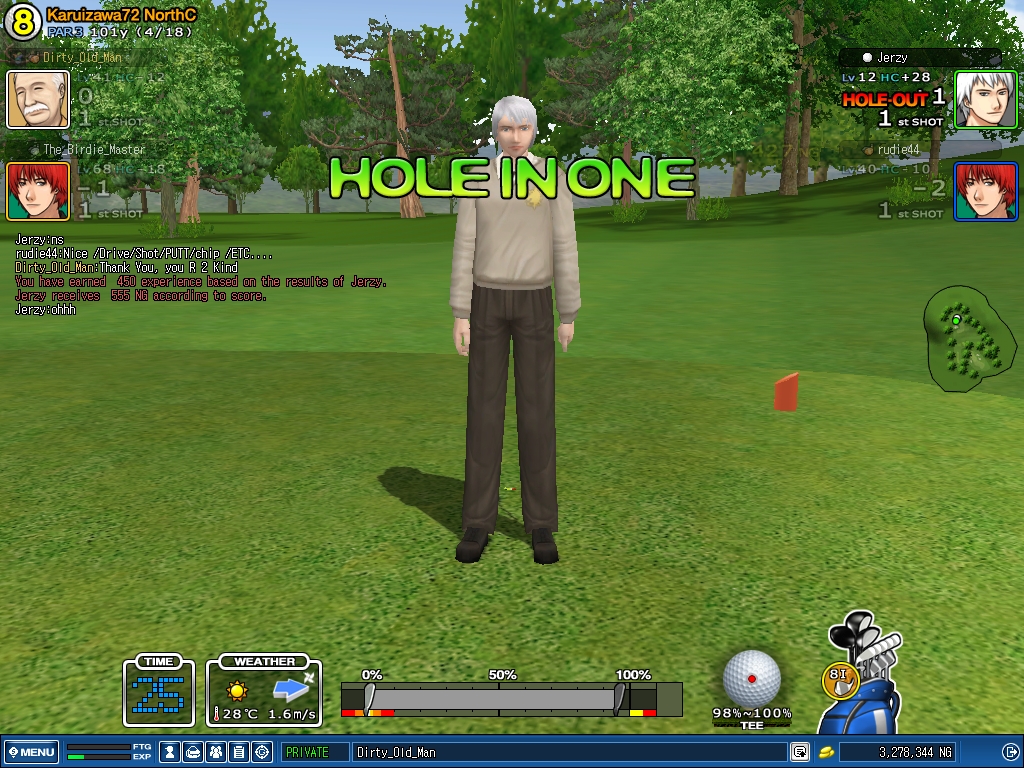Open the group of players icon
Viewport: 1024px width, 768px height.
pyautogui.click(x=216, y=752)
